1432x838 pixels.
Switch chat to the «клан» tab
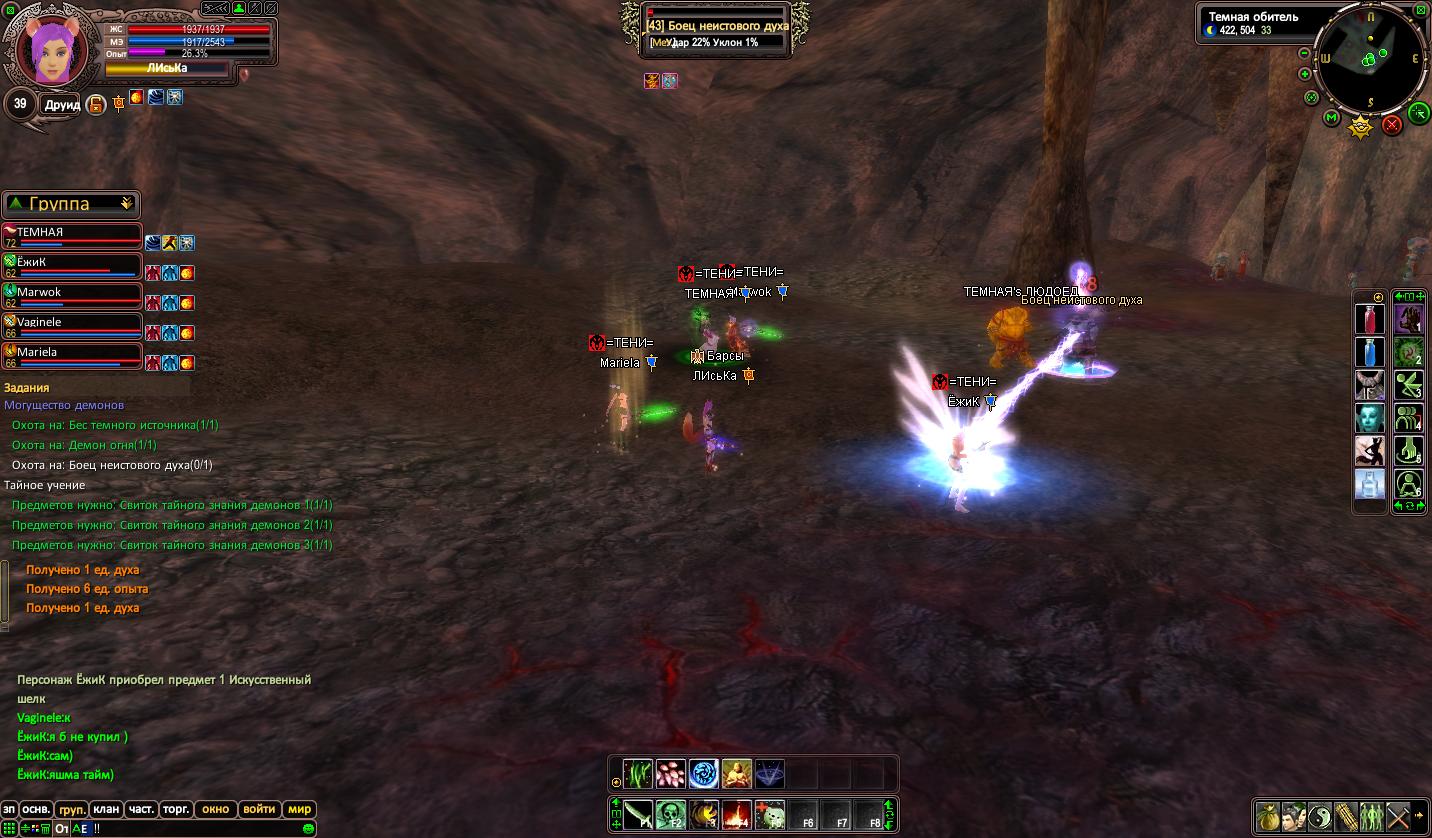tap(106, 809)
